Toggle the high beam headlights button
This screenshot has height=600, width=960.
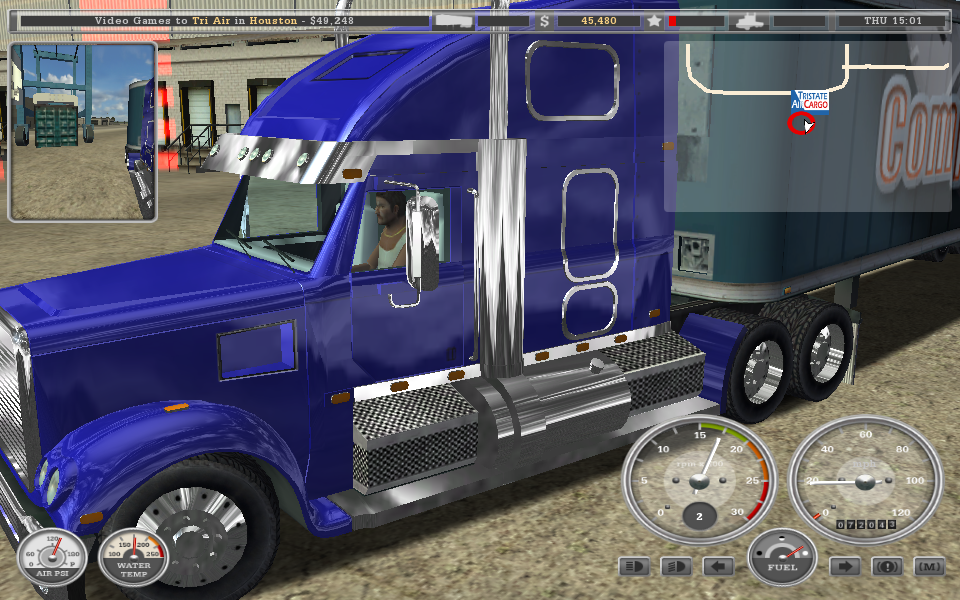(633, 567)
